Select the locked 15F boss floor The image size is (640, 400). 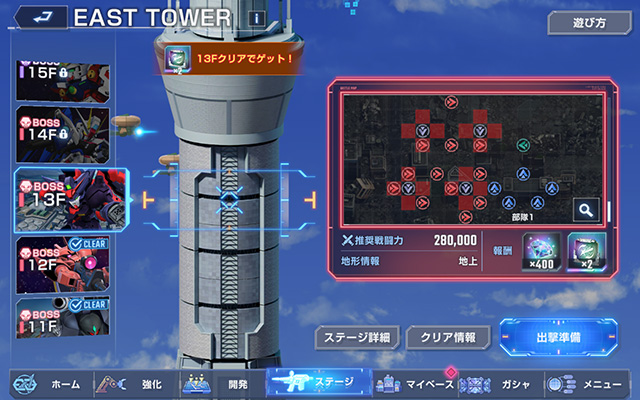(x=62, y=84)
